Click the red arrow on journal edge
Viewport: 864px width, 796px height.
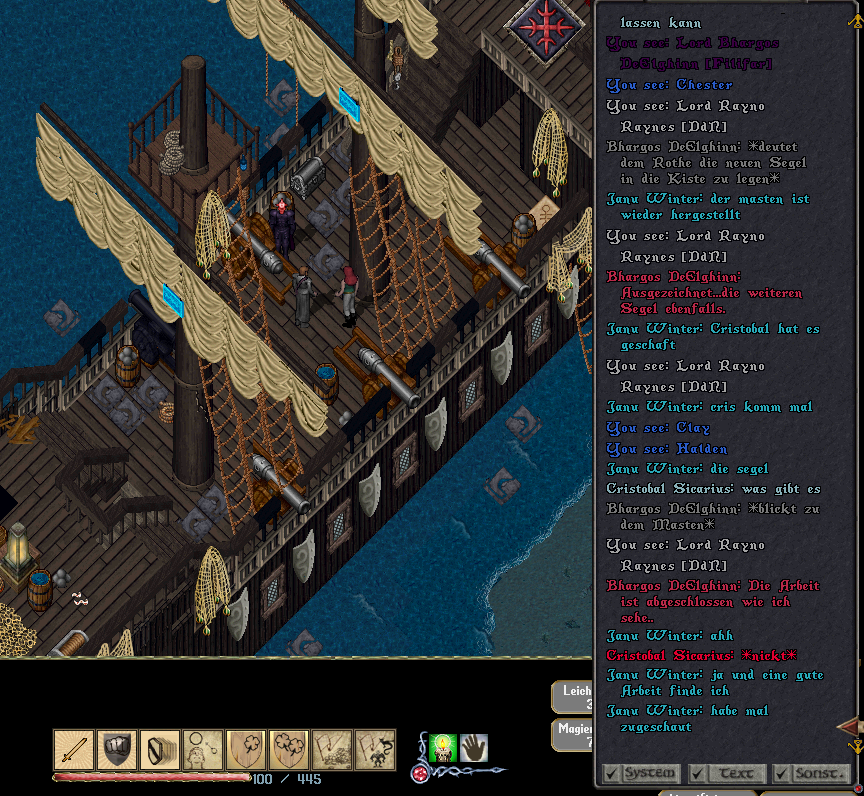(849, 725)
